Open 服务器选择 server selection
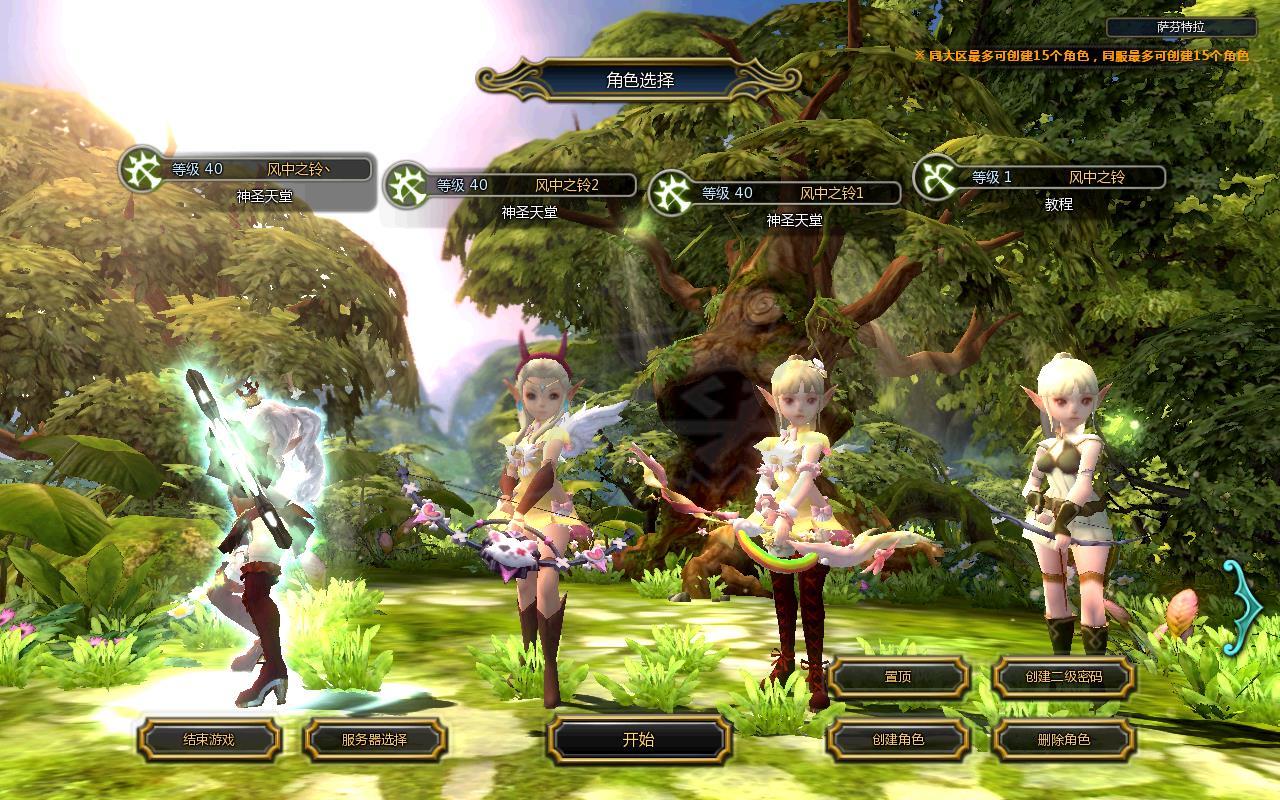 (x=374, y=740)
